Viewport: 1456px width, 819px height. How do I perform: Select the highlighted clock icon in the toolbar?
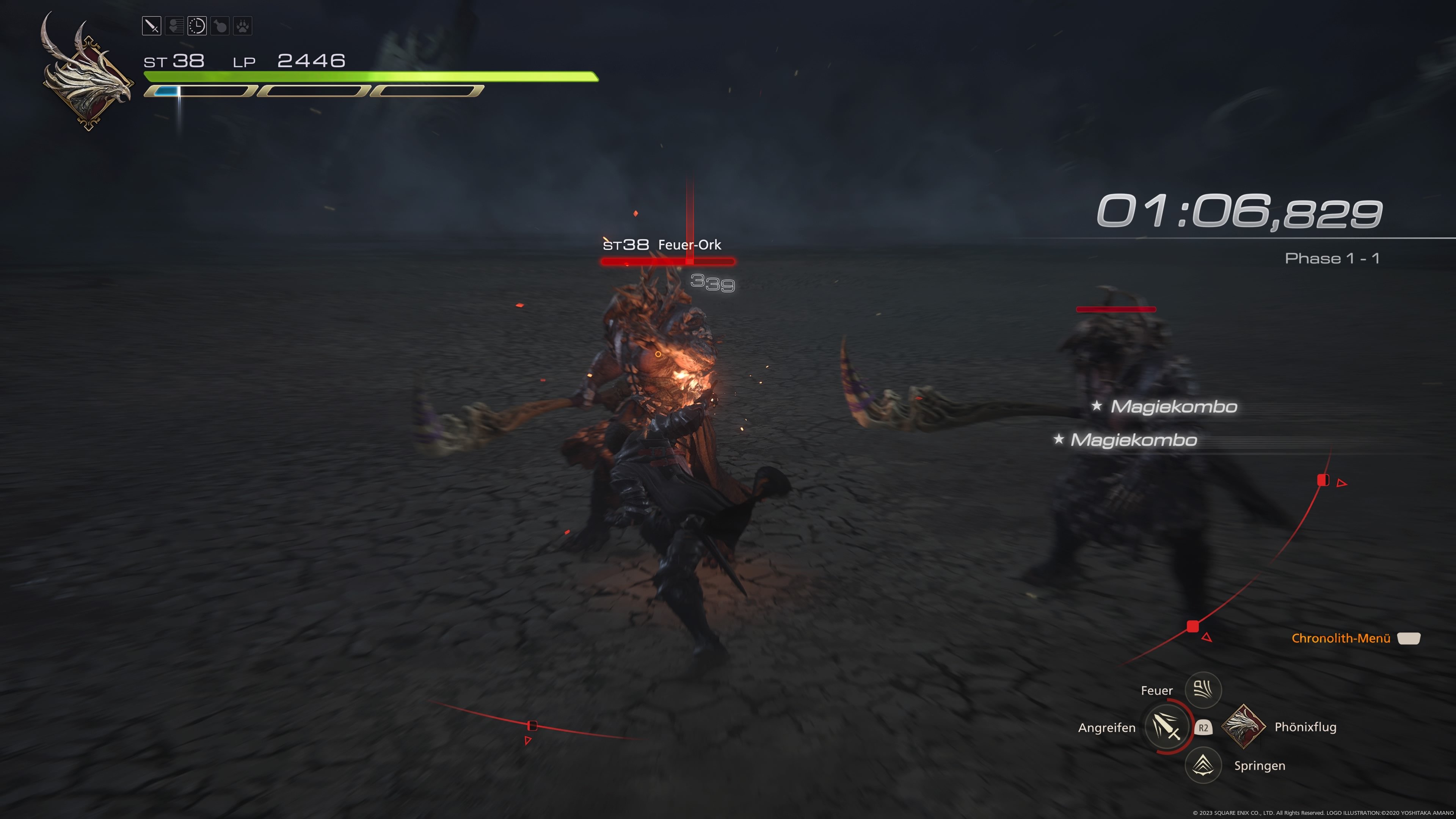(x=197, y=26)
